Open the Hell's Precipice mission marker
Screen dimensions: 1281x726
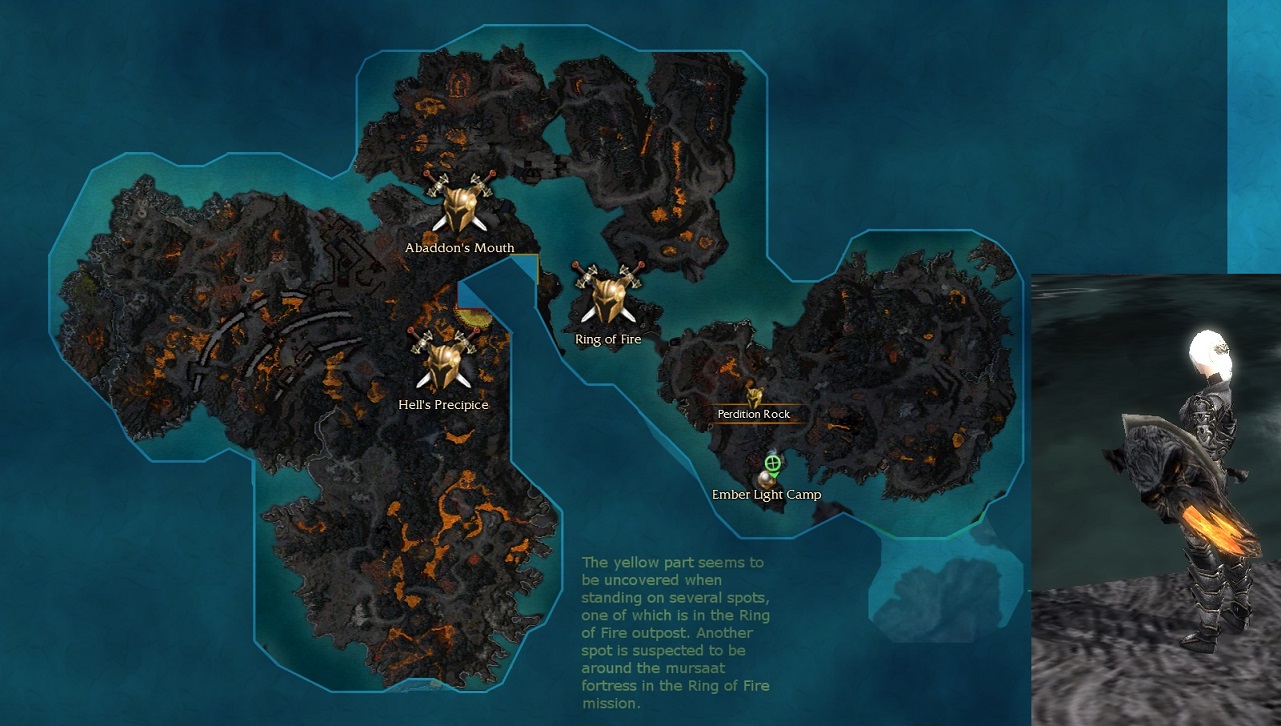click(442, 362)
